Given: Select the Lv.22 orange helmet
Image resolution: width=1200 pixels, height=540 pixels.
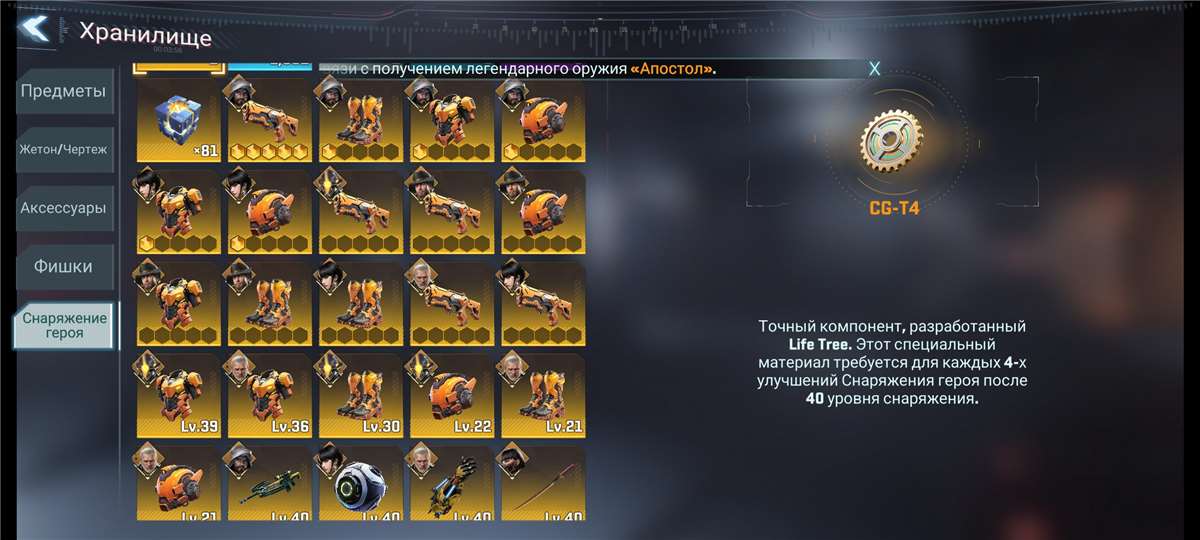Looking at the screenshot, I should (x=451, y=395).
